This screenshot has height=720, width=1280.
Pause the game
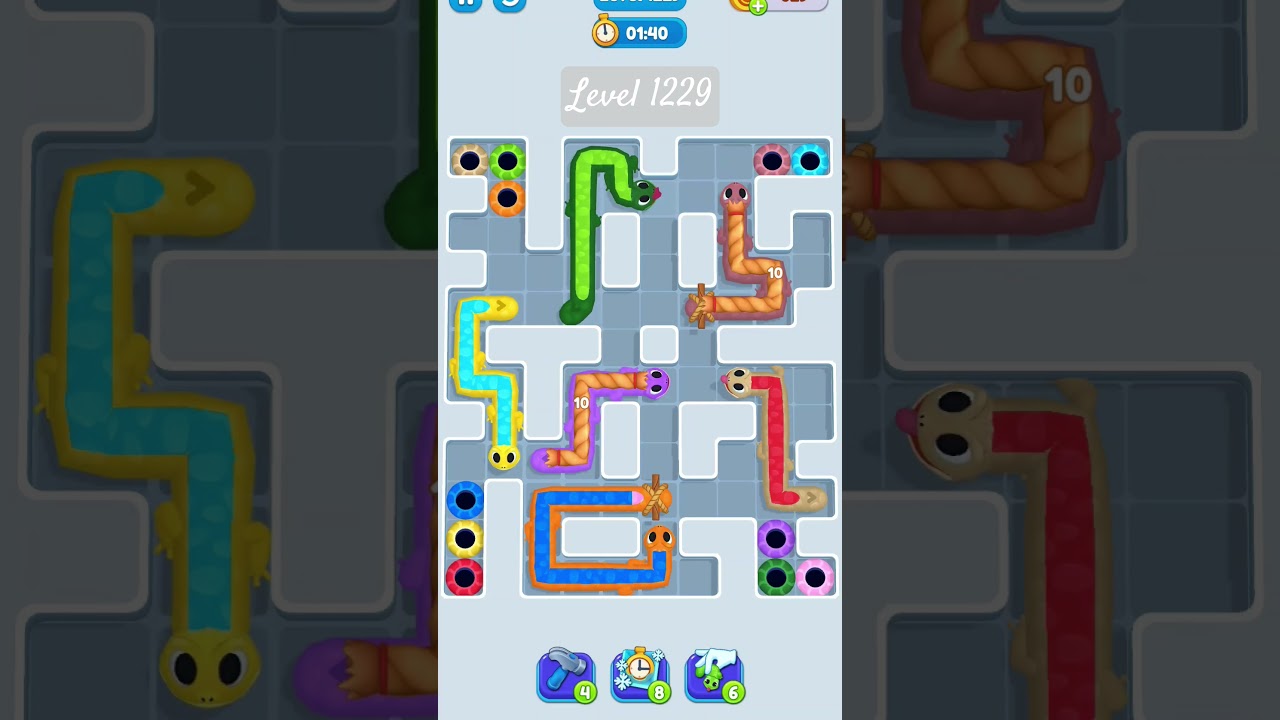point(467,5)
